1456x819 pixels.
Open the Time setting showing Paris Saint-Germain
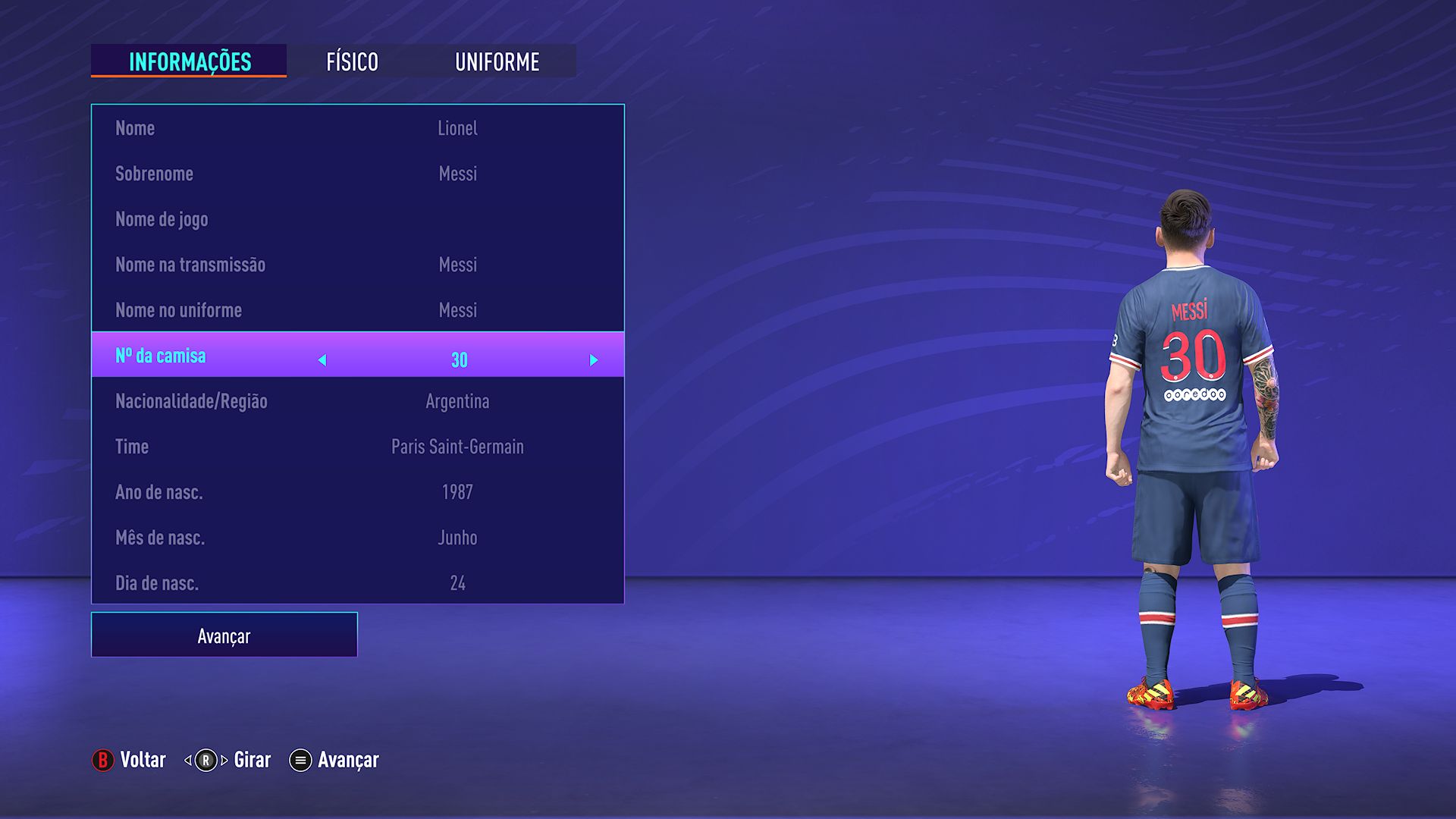click(x=356, y=447)
